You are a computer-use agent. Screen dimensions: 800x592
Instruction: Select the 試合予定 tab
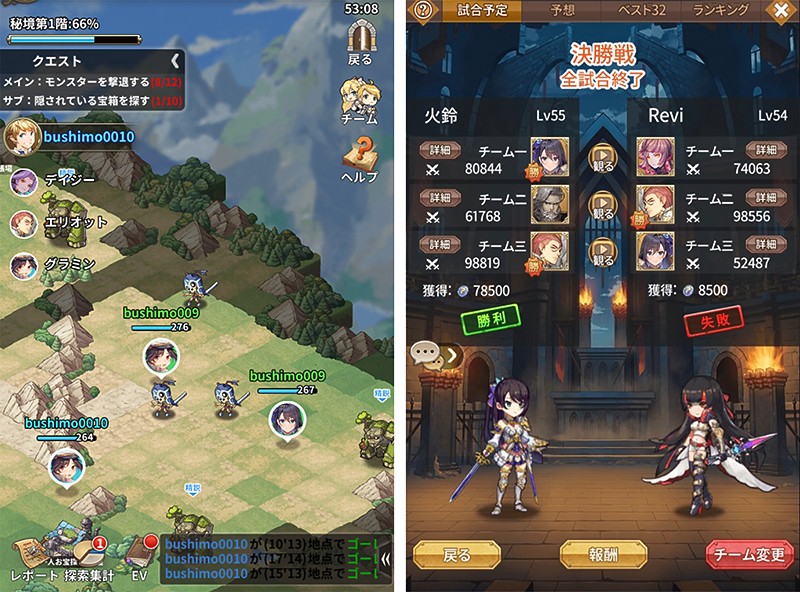tap(483, 11)
